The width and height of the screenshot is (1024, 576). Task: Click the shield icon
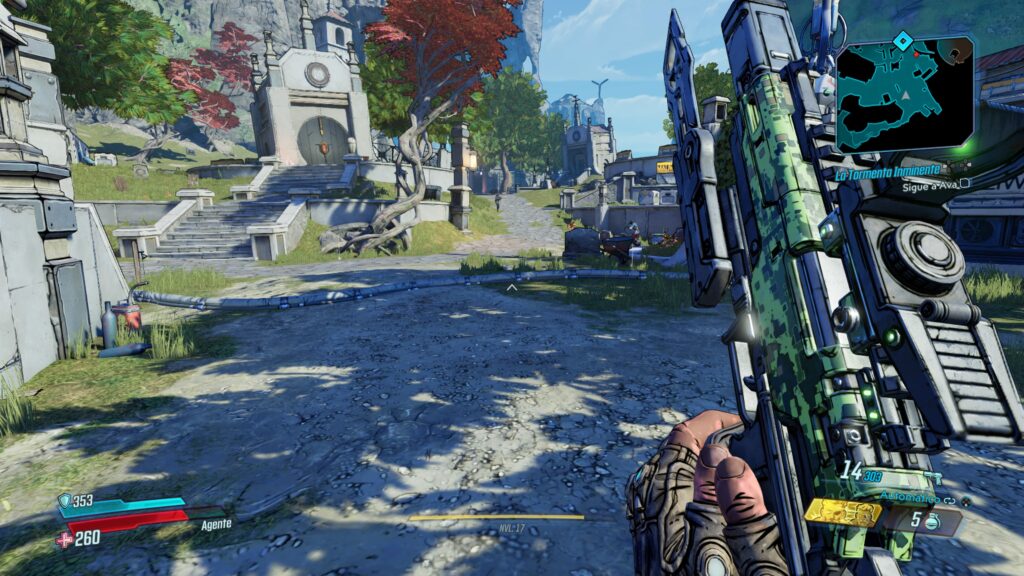65,500
